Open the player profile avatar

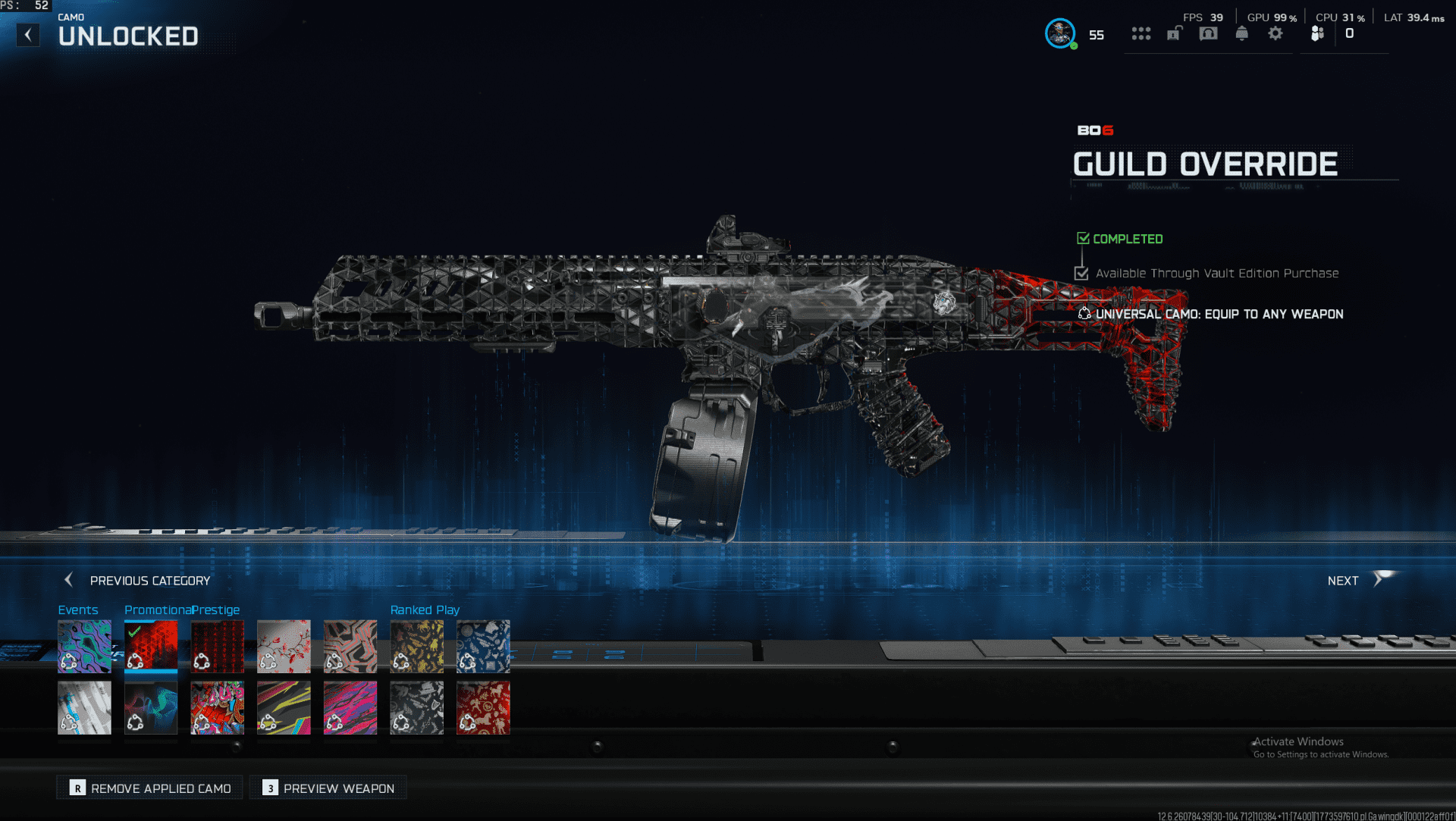pos(1059,33)
